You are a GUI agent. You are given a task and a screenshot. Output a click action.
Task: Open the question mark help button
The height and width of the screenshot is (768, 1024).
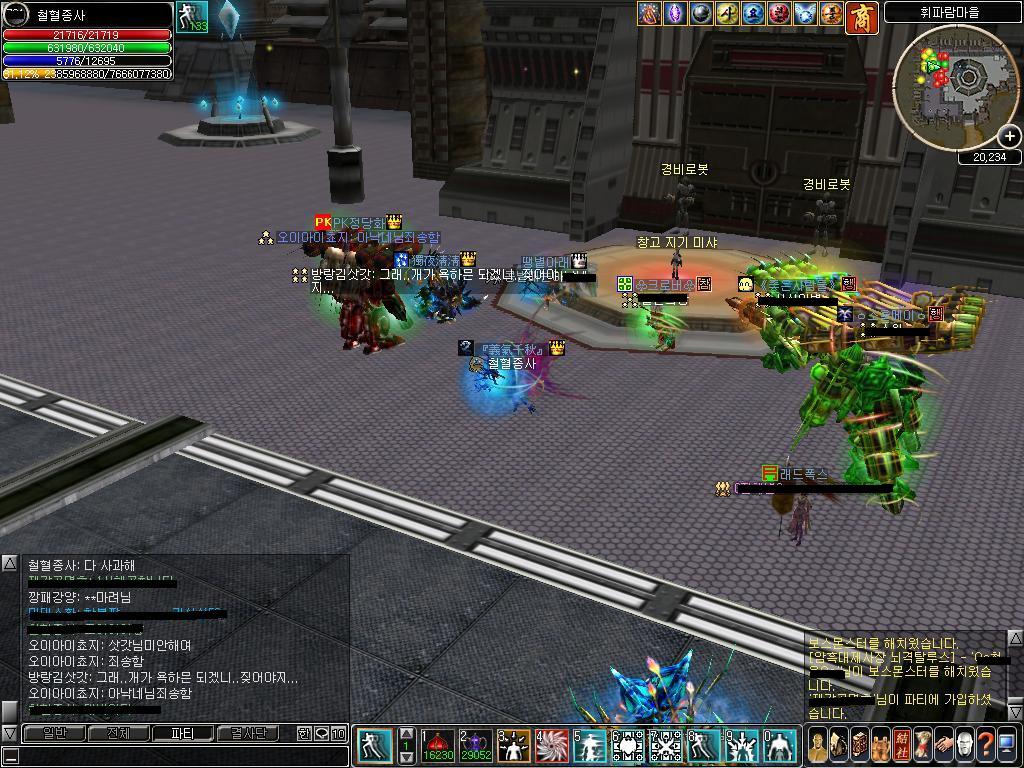(x=985, y=745)
